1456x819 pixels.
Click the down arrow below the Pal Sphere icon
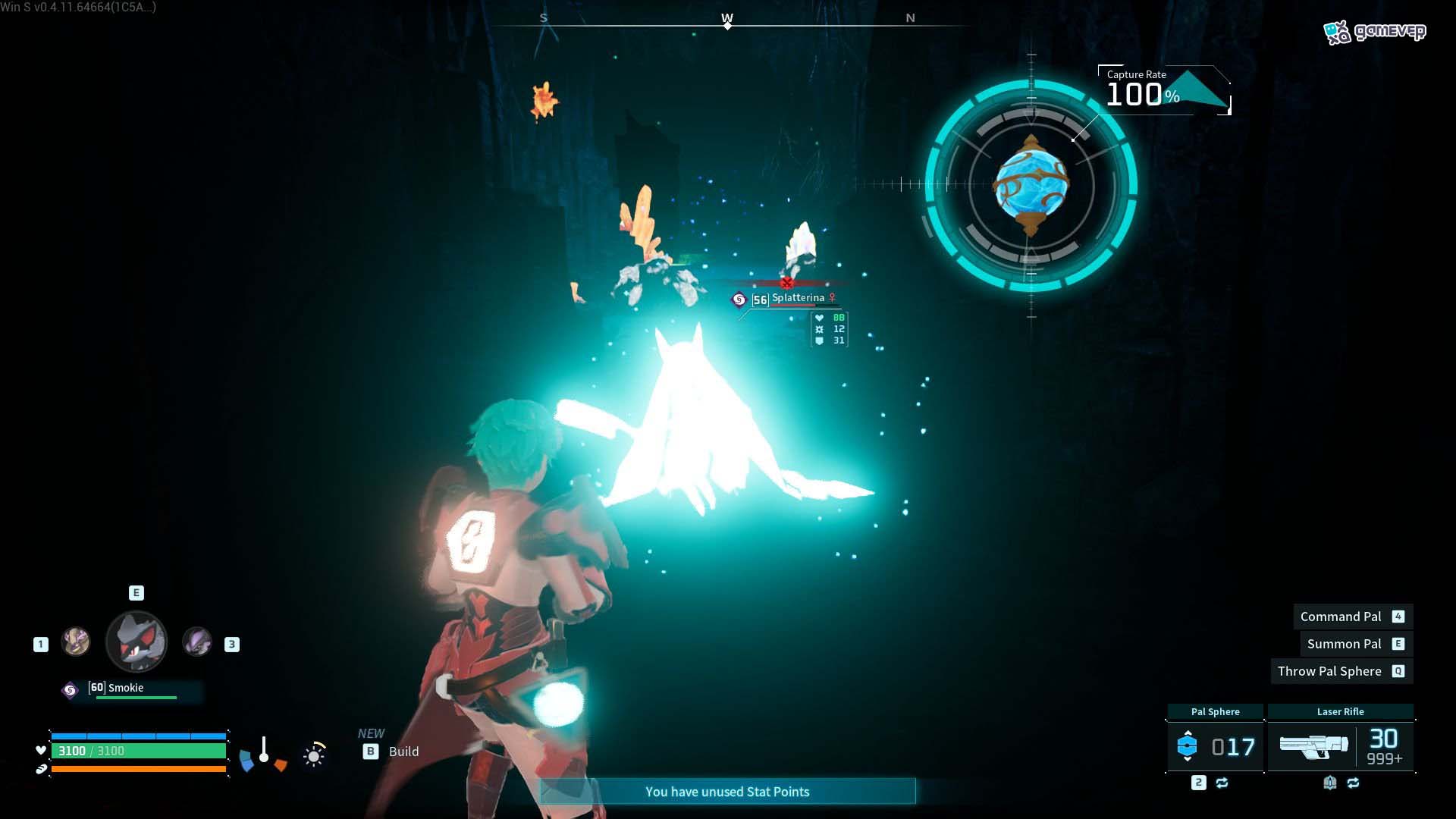[x=1188, y=759]
